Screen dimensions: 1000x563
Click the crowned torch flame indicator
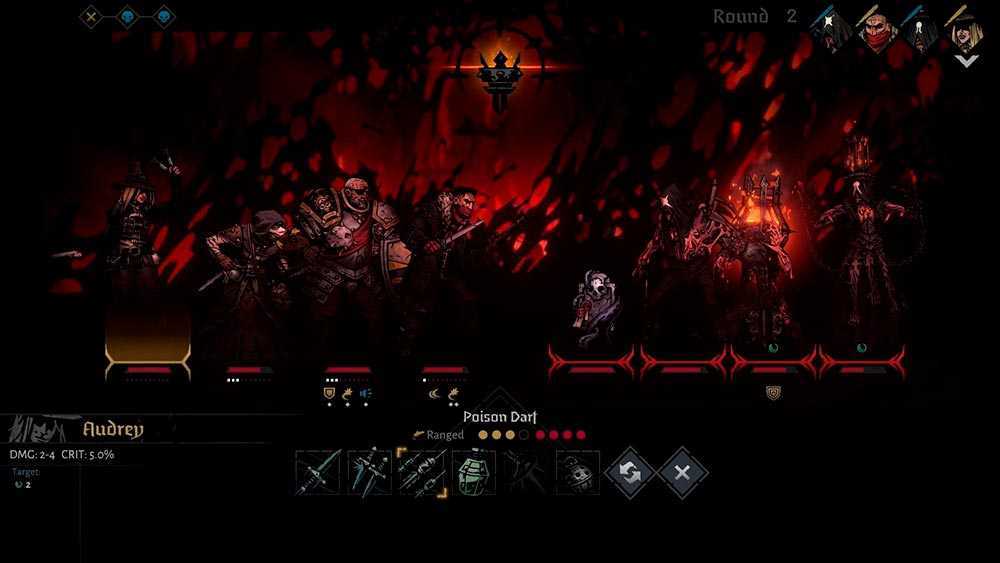[x=497, y=74]
